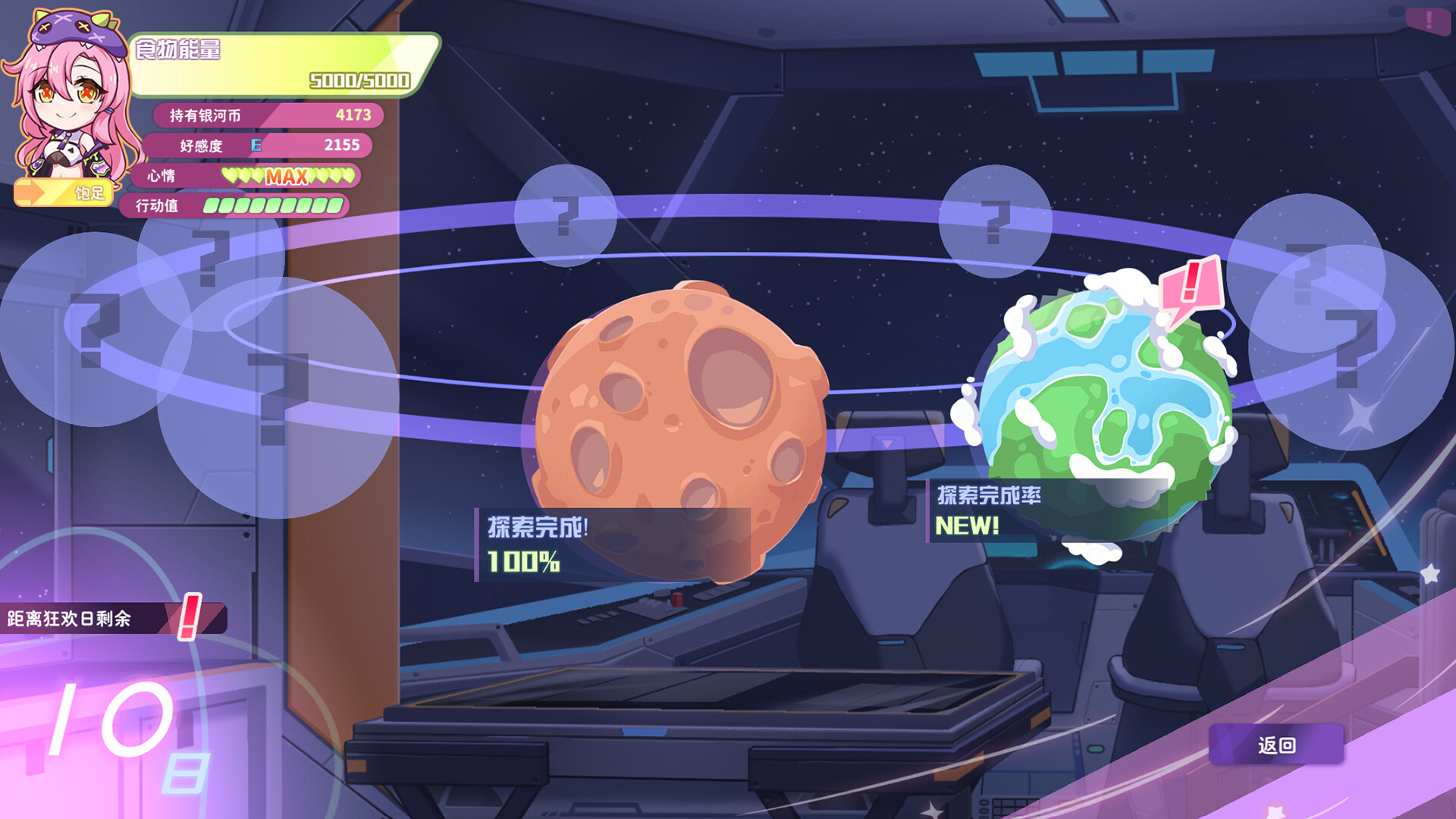
Task: Click the 返回 return button
Action: (1276, 745)
